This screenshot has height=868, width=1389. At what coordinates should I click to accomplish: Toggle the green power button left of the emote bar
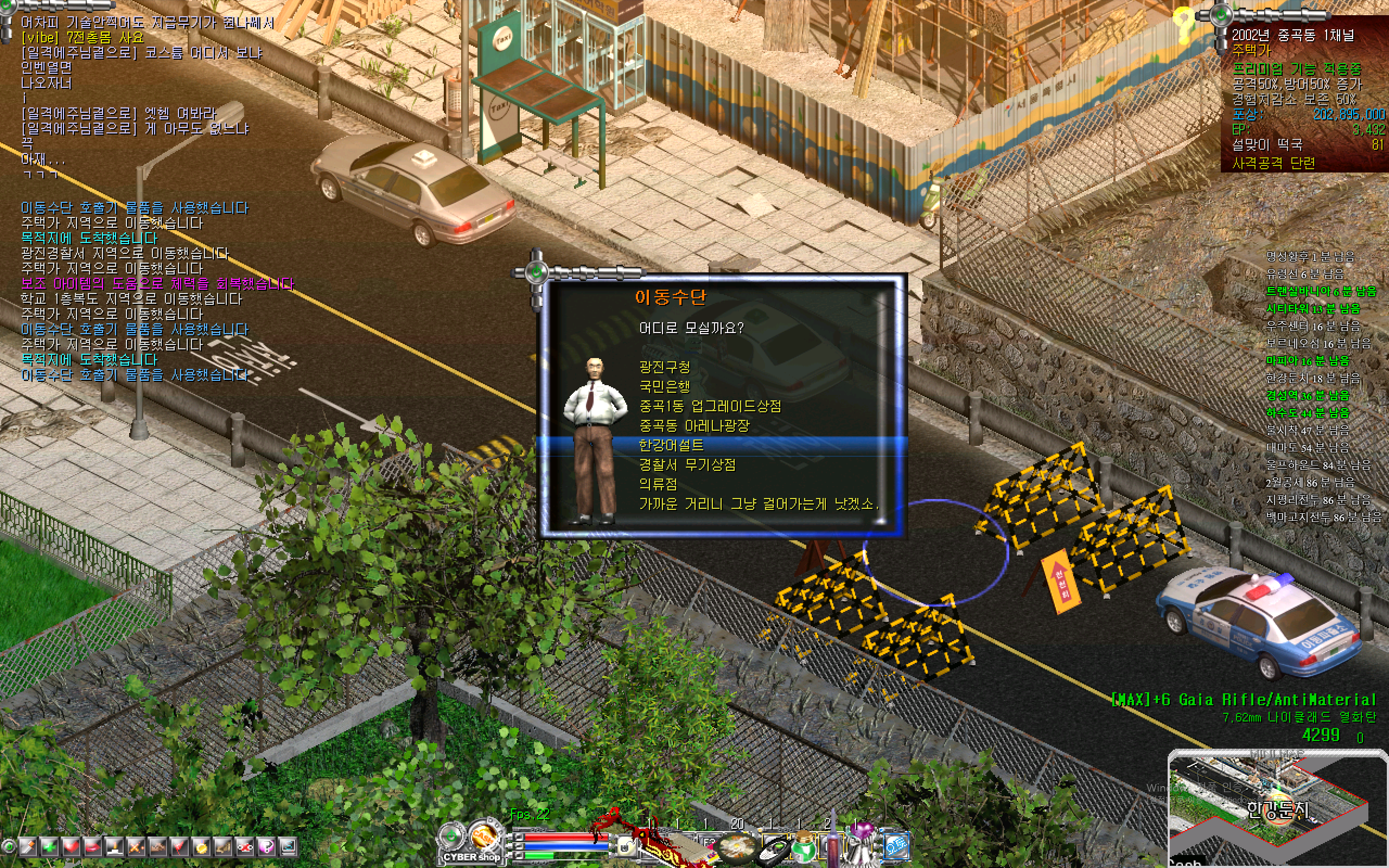coord(9,848)
